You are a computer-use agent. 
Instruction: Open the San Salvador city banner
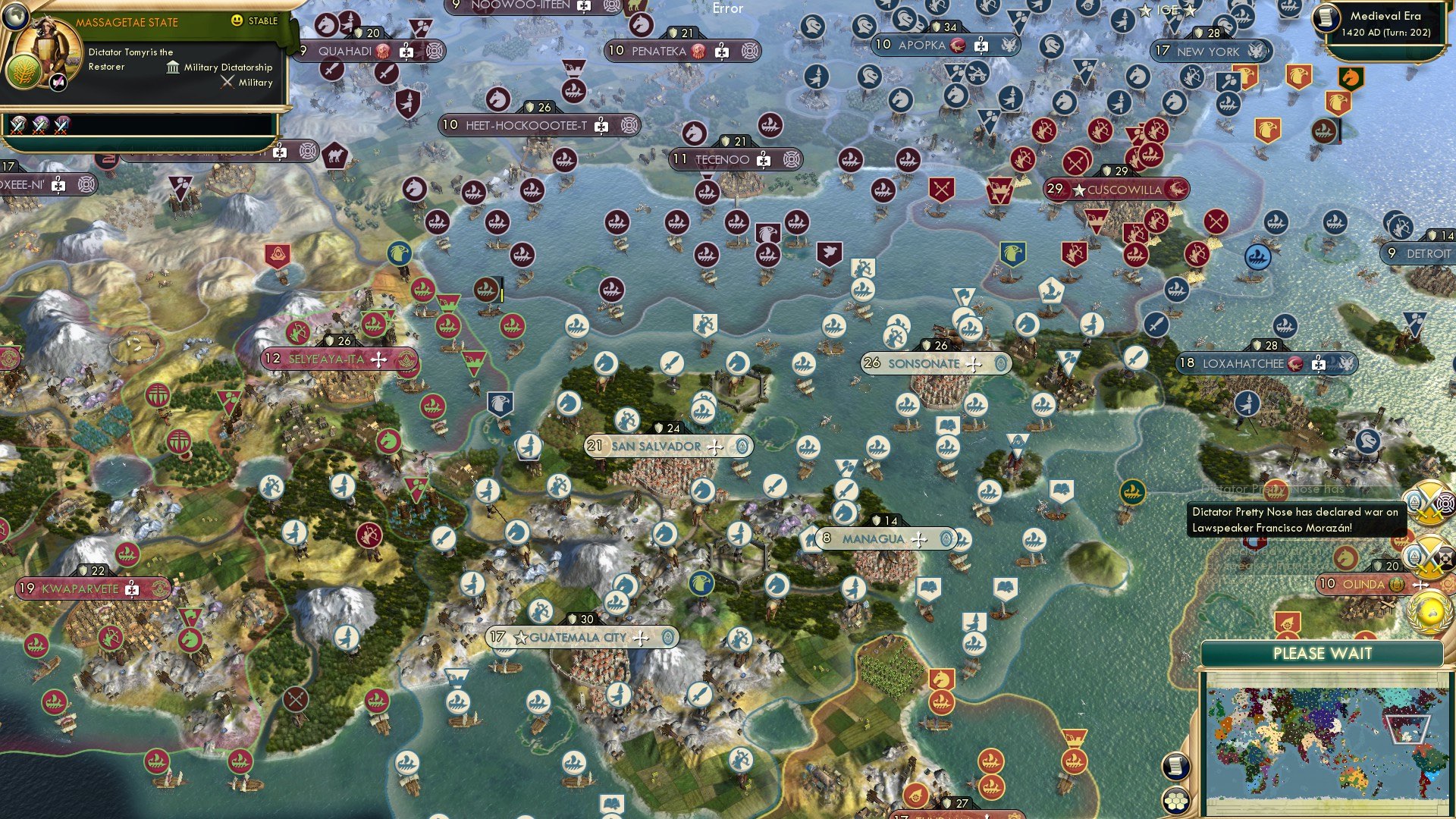click(x=656, y=446)
